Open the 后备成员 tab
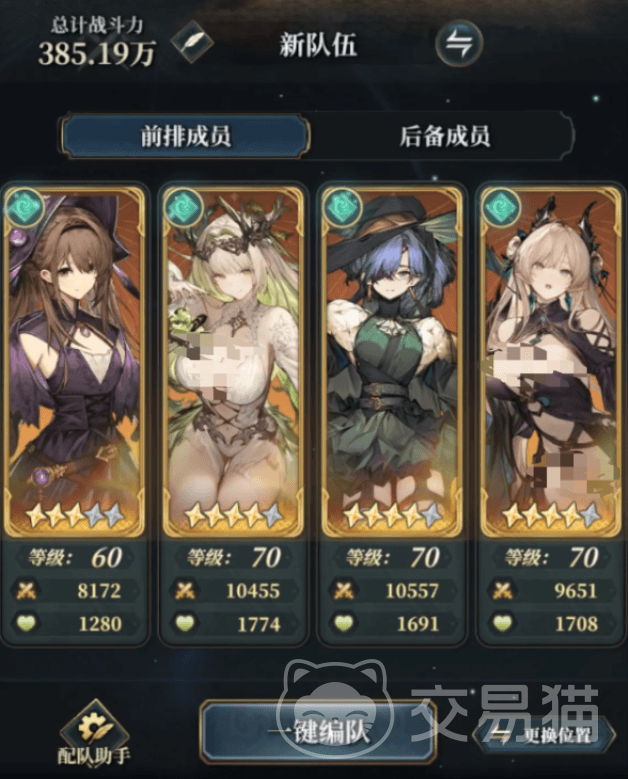This screenshot has width=628, height=779. (x=444, y=136)
